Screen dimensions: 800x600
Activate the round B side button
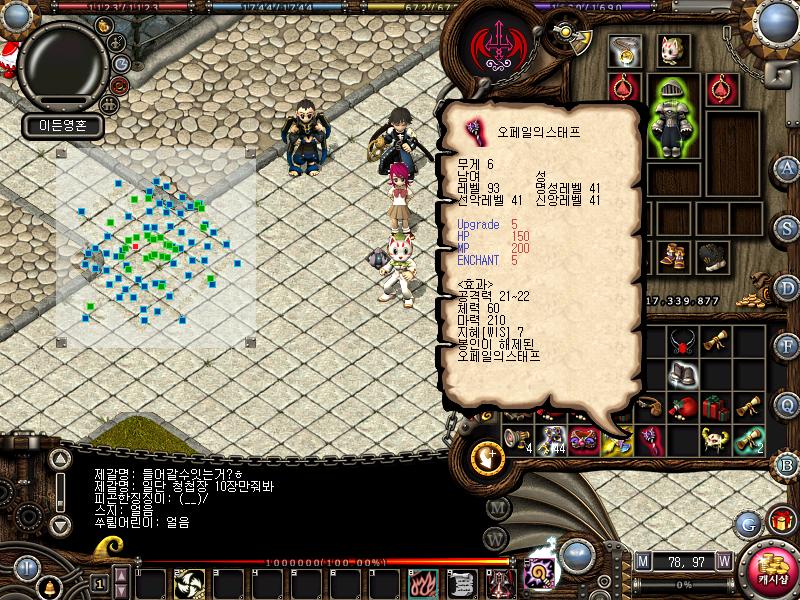click(788, 463)
